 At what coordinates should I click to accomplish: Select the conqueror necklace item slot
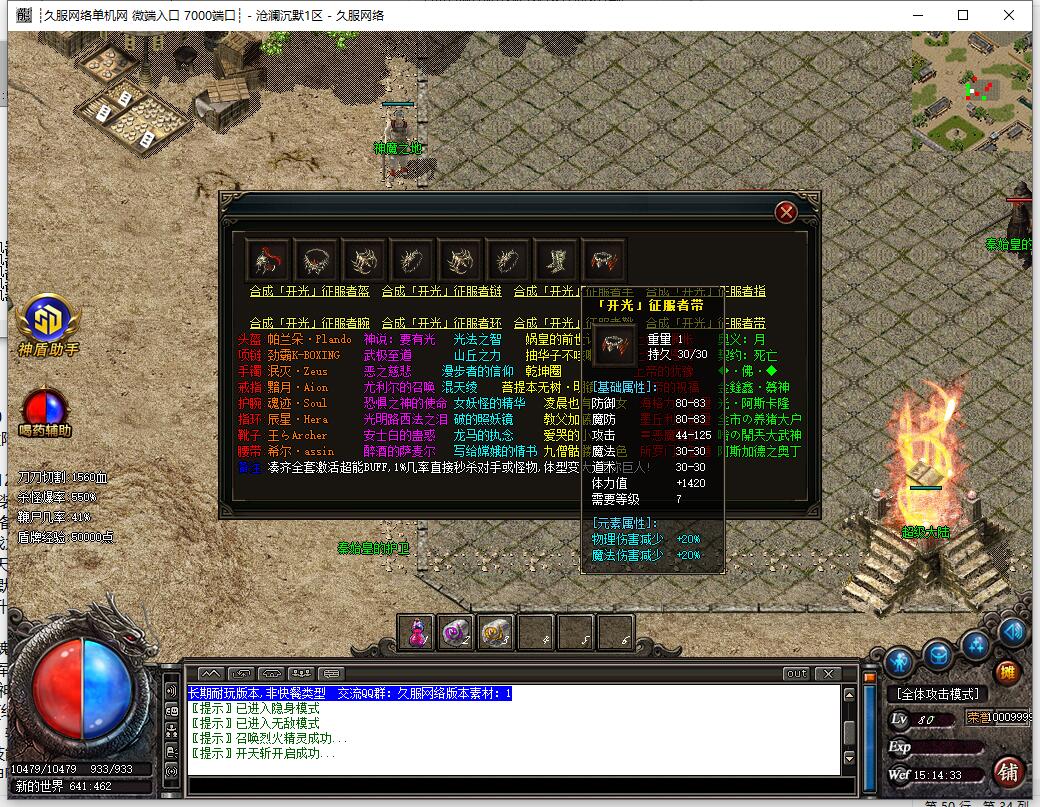pyautogui.click(x=316, y=259)
